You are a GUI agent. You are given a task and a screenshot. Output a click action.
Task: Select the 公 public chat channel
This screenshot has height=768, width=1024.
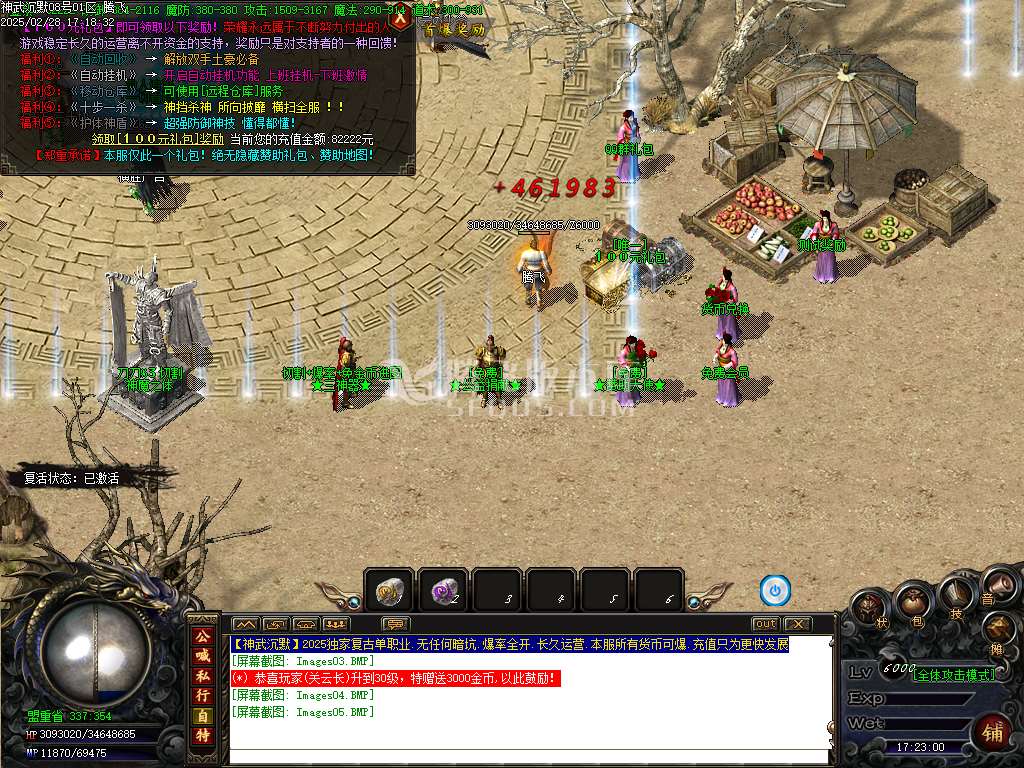202,636
